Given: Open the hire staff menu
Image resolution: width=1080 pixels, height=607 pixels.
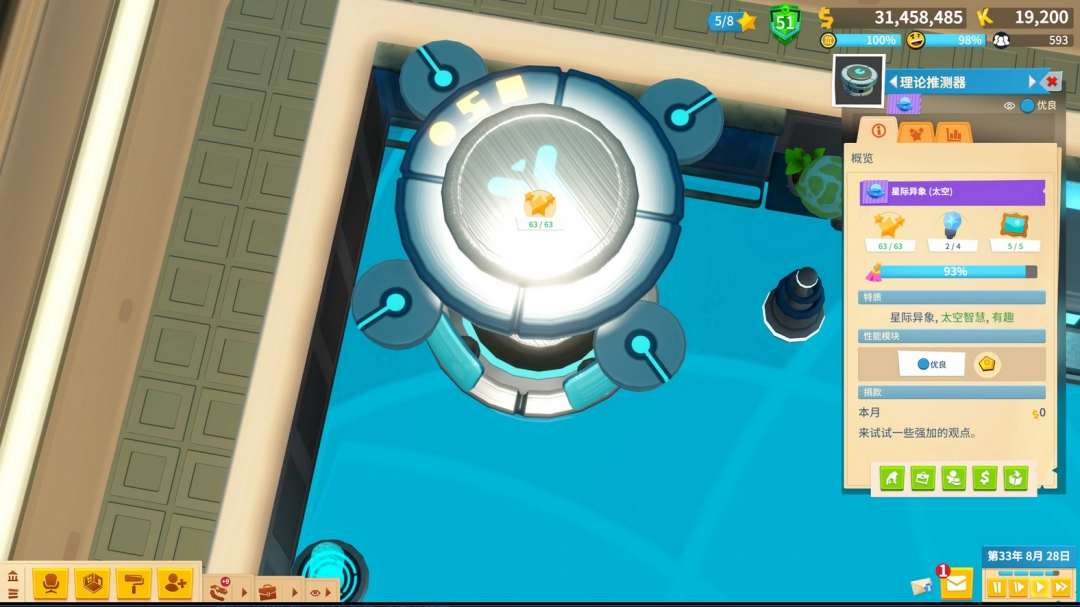Looking at the screenshot, I should pos(175,583).
